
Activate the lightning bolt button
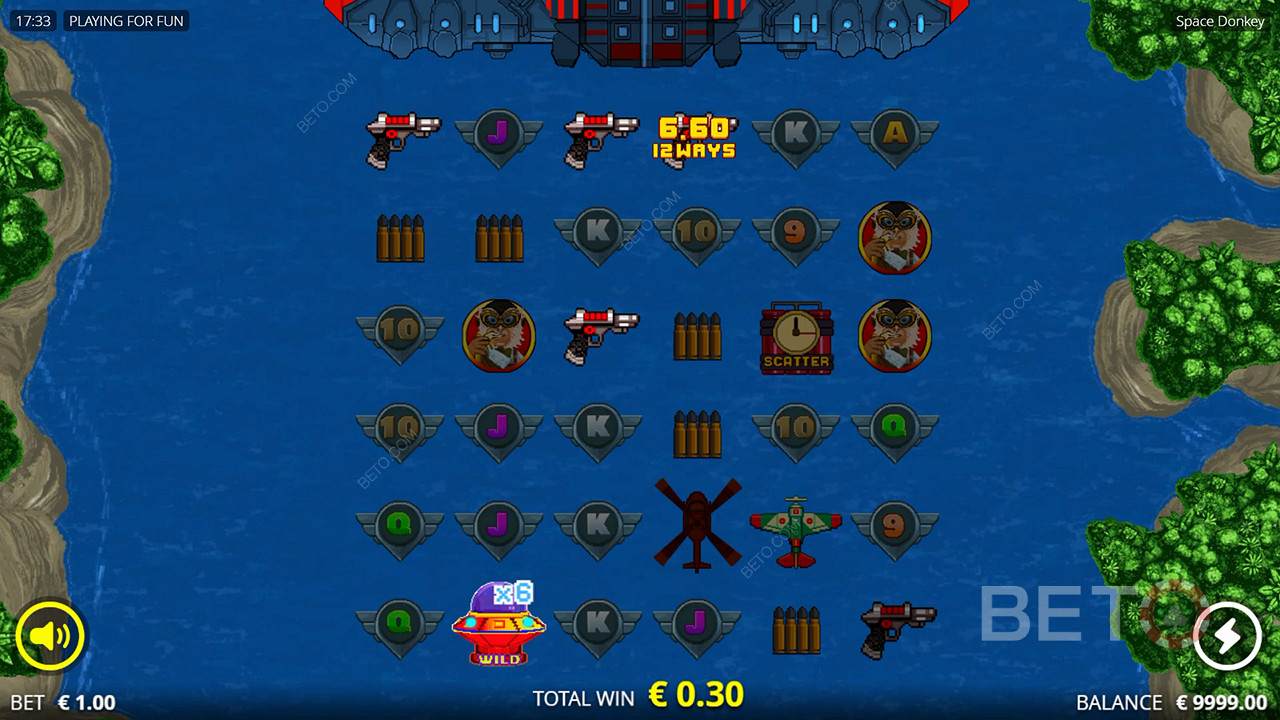(1227, 636)
